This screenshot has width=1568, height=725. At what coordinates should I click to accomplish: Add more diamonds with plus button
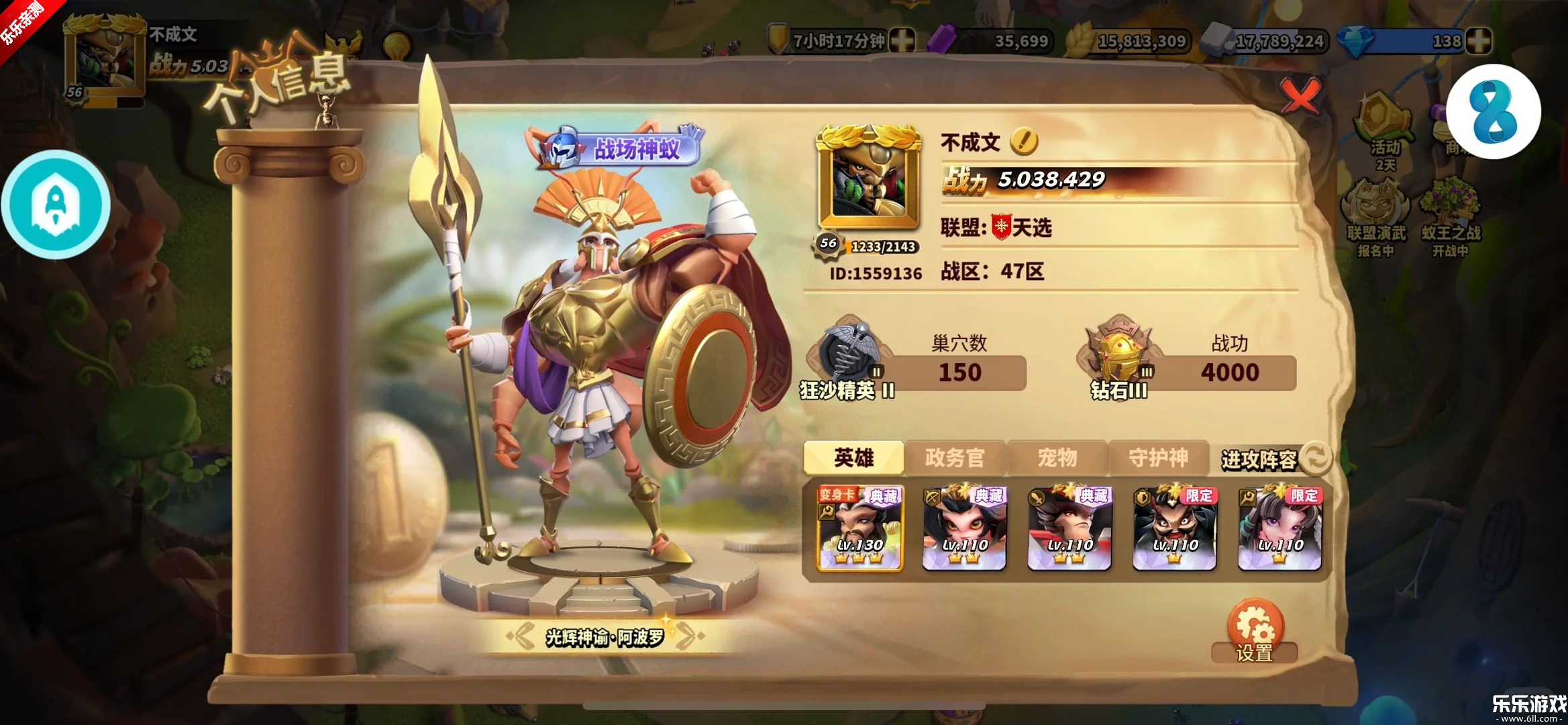pyautogui.click(x=1479, y=41)
